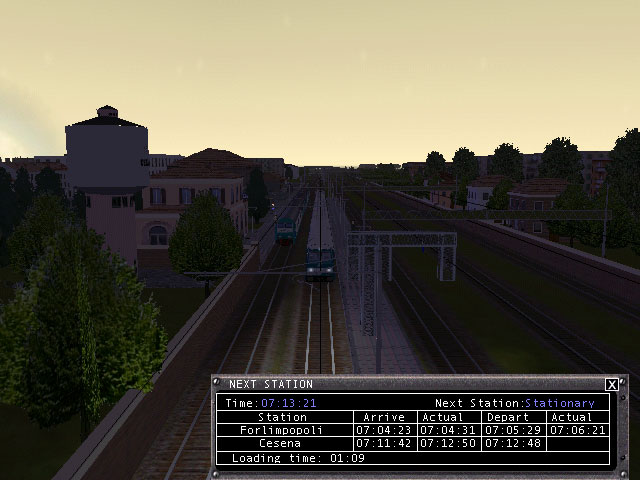Close the Next Station window
Viewport: 640px width, 480px height.
[612, 385]
